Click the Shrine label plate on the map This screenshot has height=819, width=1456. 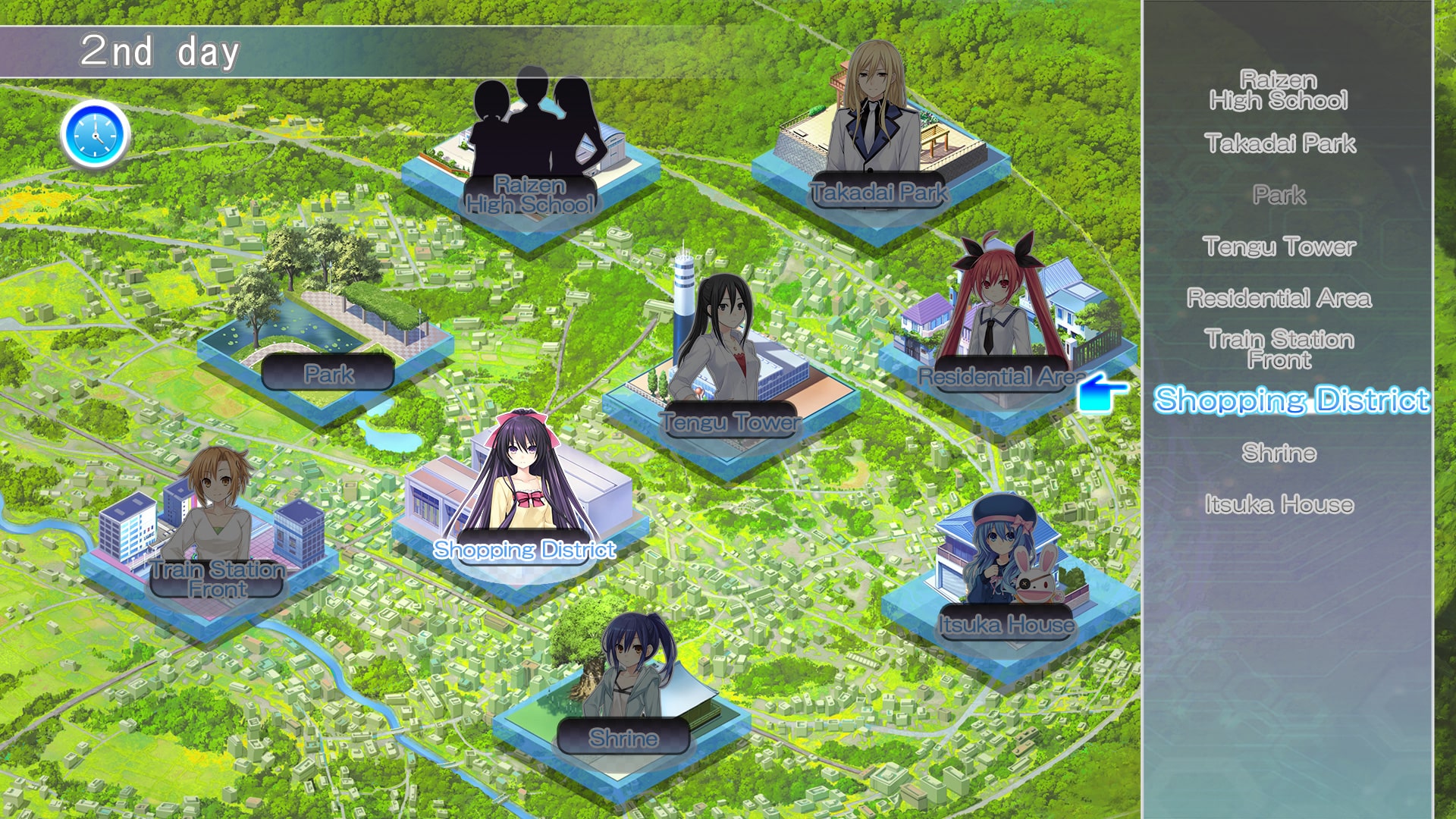pyautogui.click(x=623, y=737)
